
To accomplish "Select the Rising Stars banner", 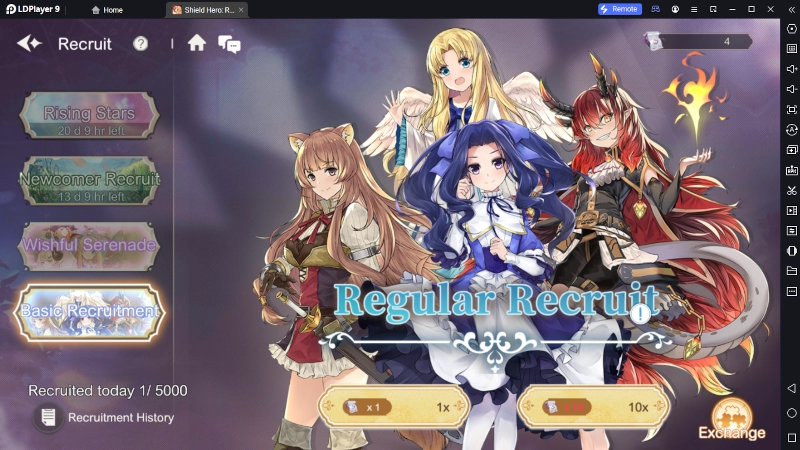I will click(89, 115).
